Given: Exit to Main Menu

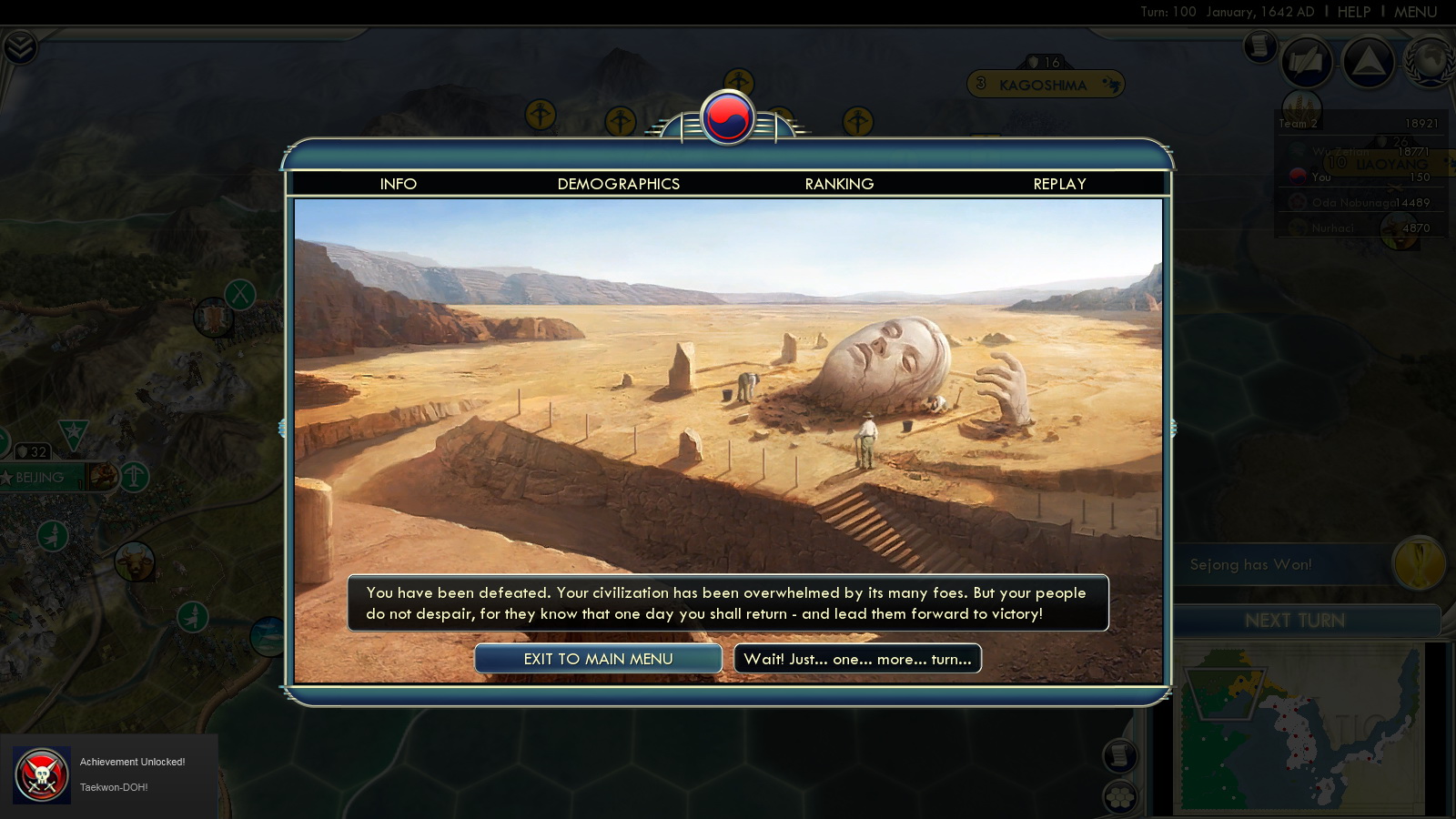Looking at the screenshot, I should pos(598,659).
